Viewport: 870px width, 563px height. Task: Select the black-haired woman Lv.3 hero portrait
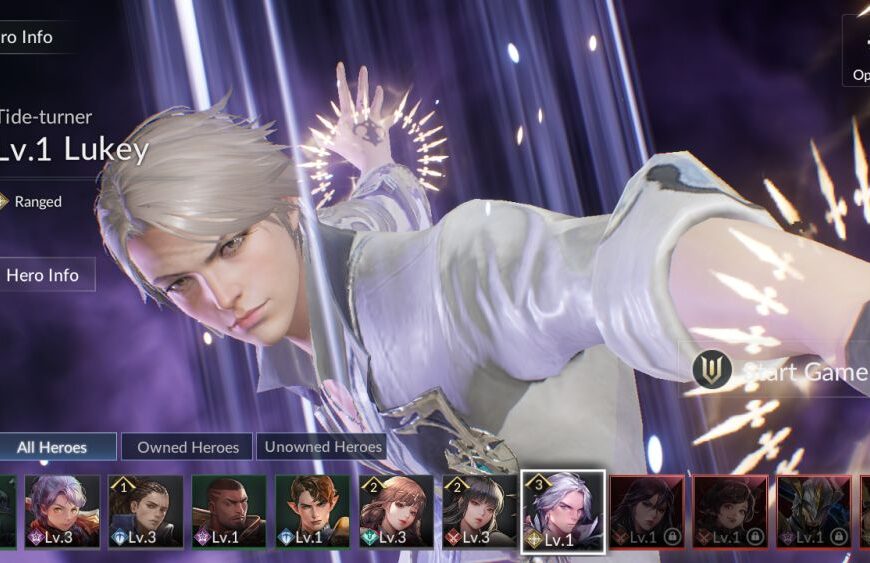[479, 511]
